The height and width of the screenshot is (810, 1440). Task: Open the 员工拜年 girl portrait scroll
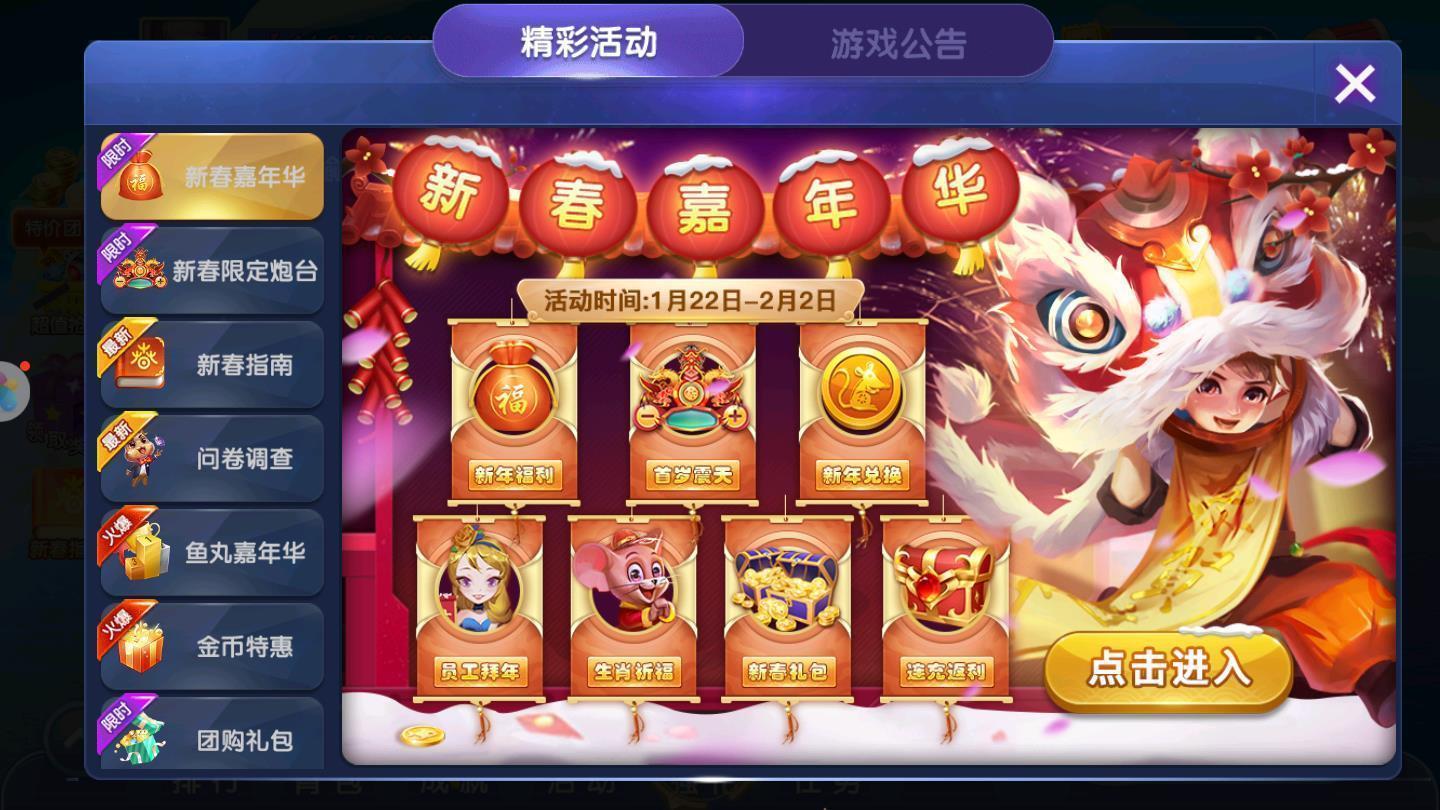480,595
